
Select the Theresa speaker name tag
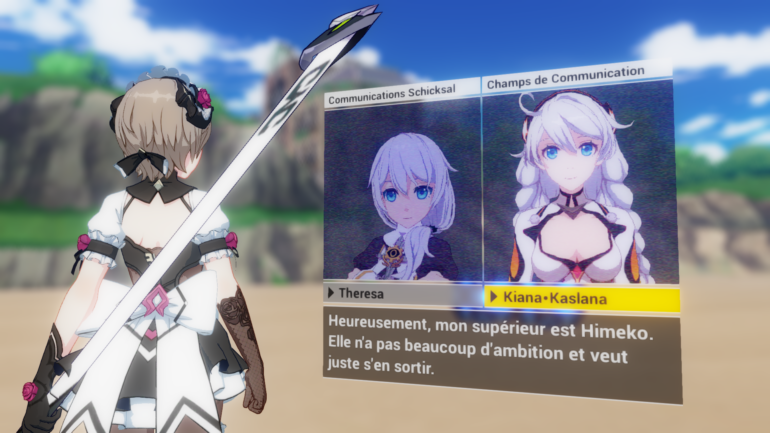point(402,294)
